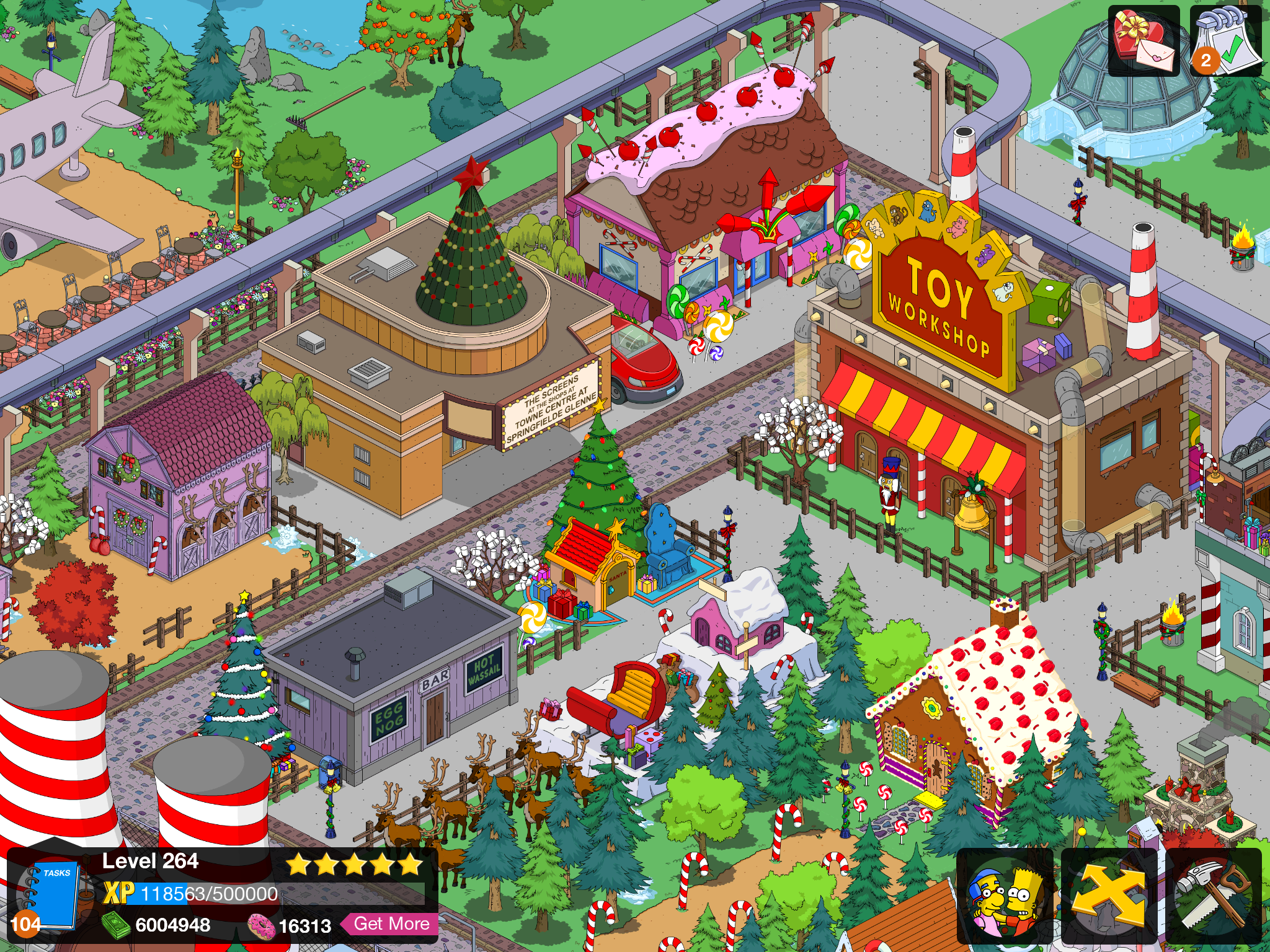The height and width of the screenshot is (952, 1270).
Task: Tap the XP badge next to the progress bar
Action: click(122, 894)
